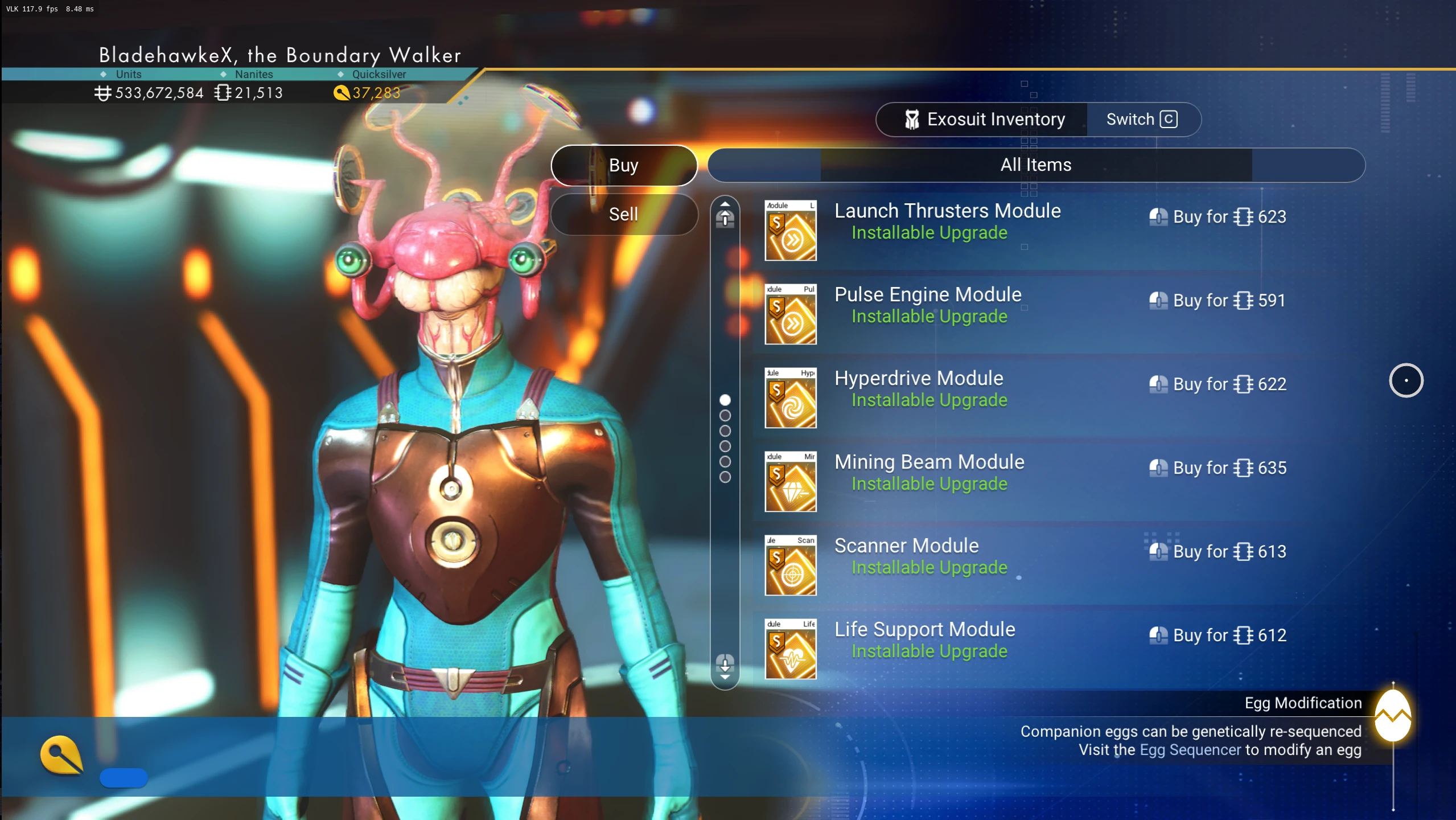Jump to the last page dot
Screen dimensions: 1456x820
coord(725,477)
